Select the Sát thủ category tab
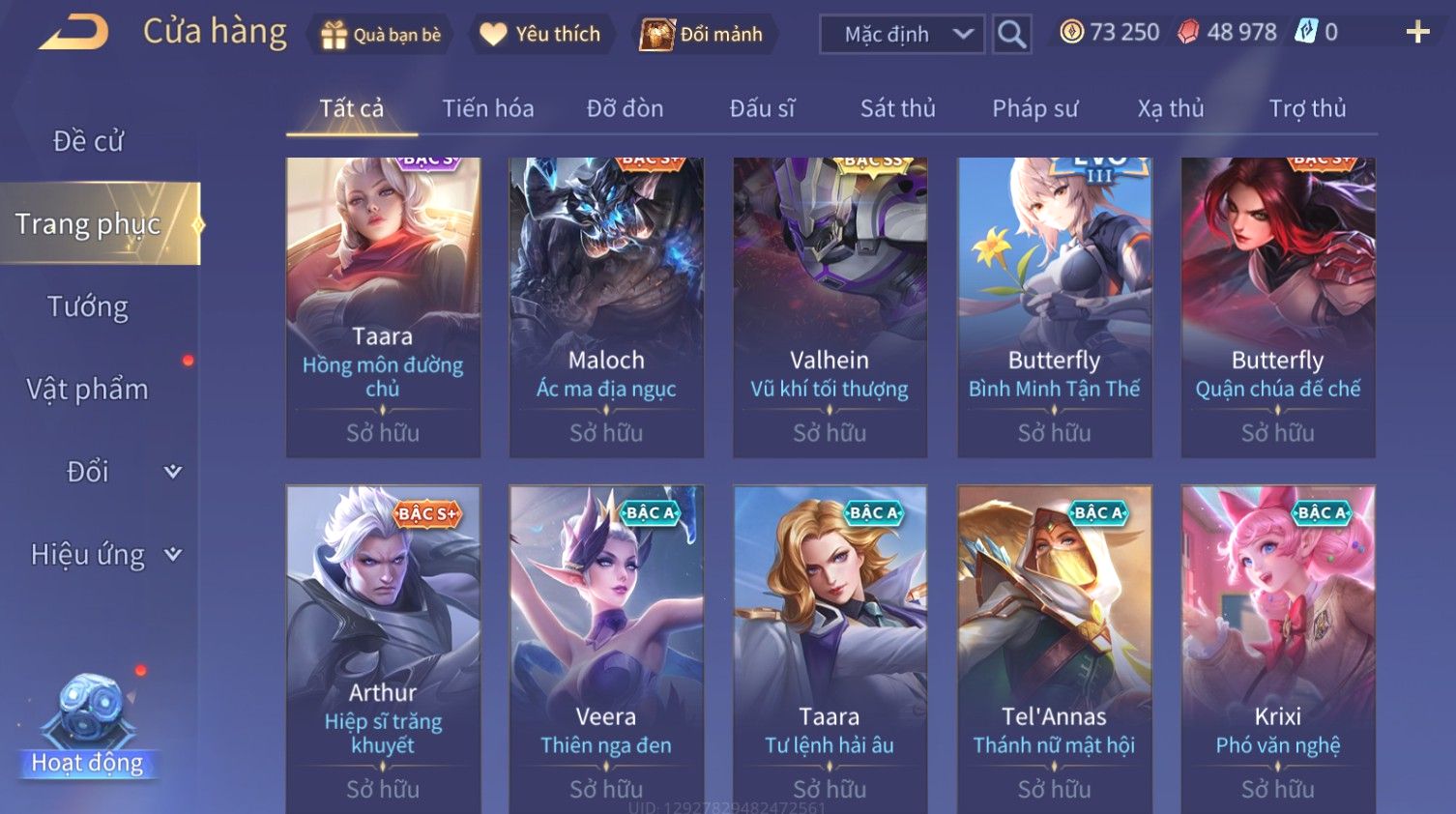This screenshot has height=814, width=1456. 897,108
